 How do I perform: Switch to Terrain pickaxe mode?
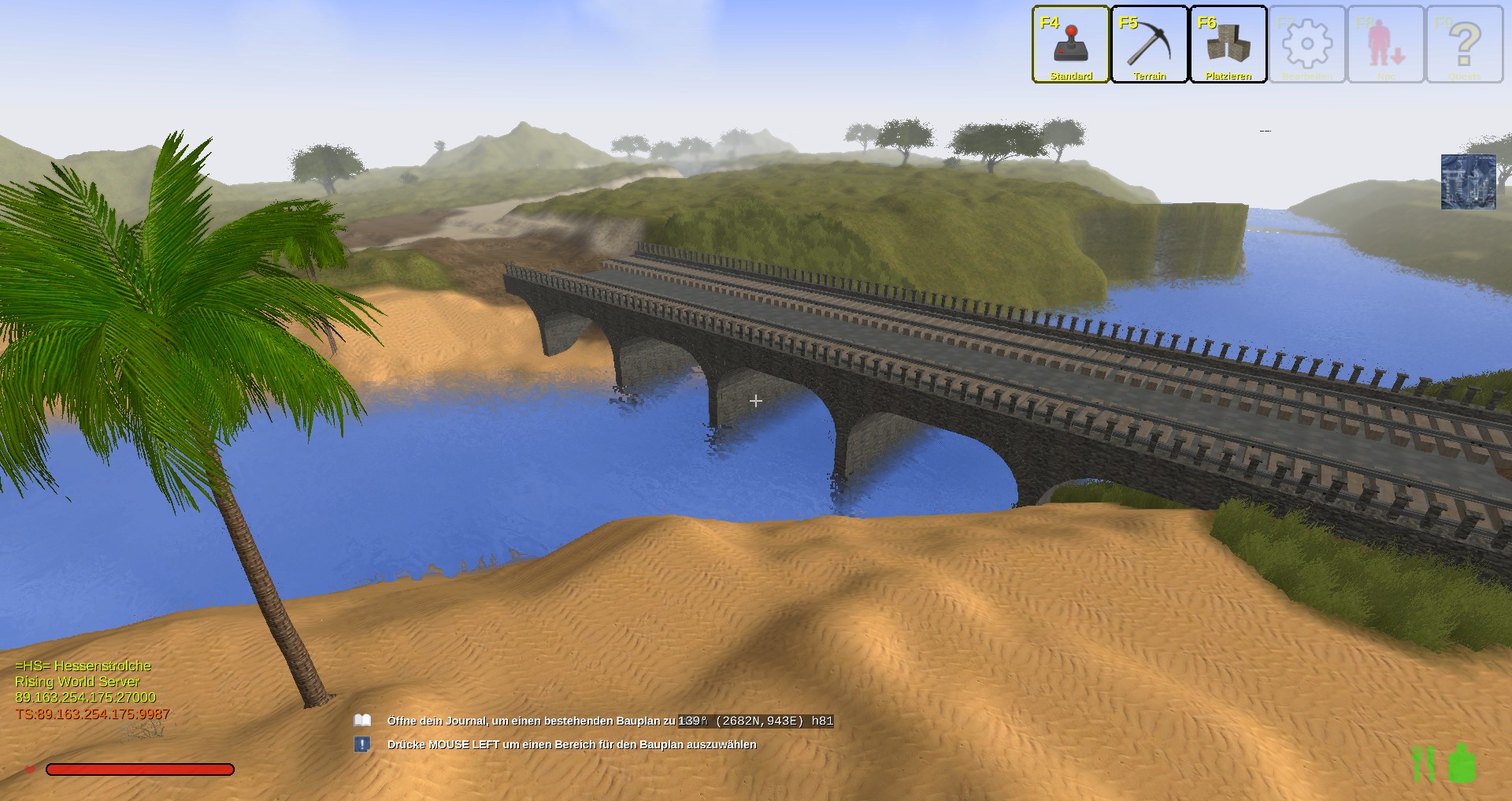click(x=1149, y=44)
